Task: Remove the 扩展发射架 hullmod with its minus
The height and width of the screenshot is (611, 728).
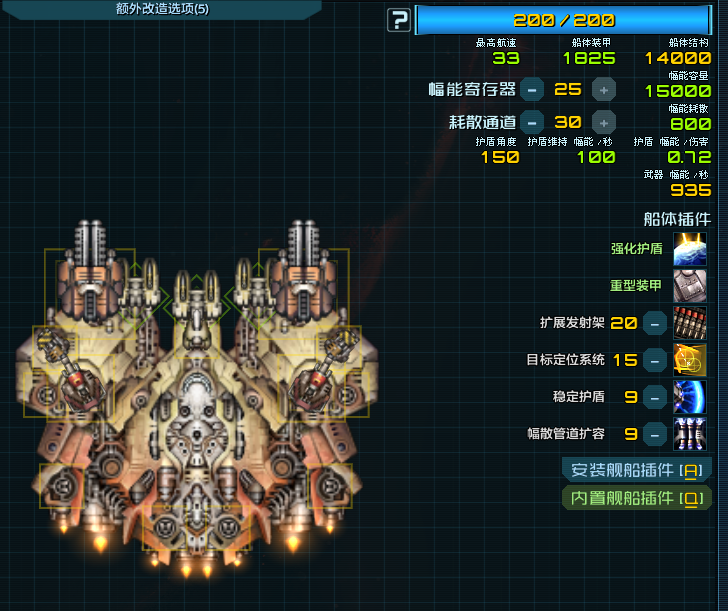Action: (x=654, y=323)
